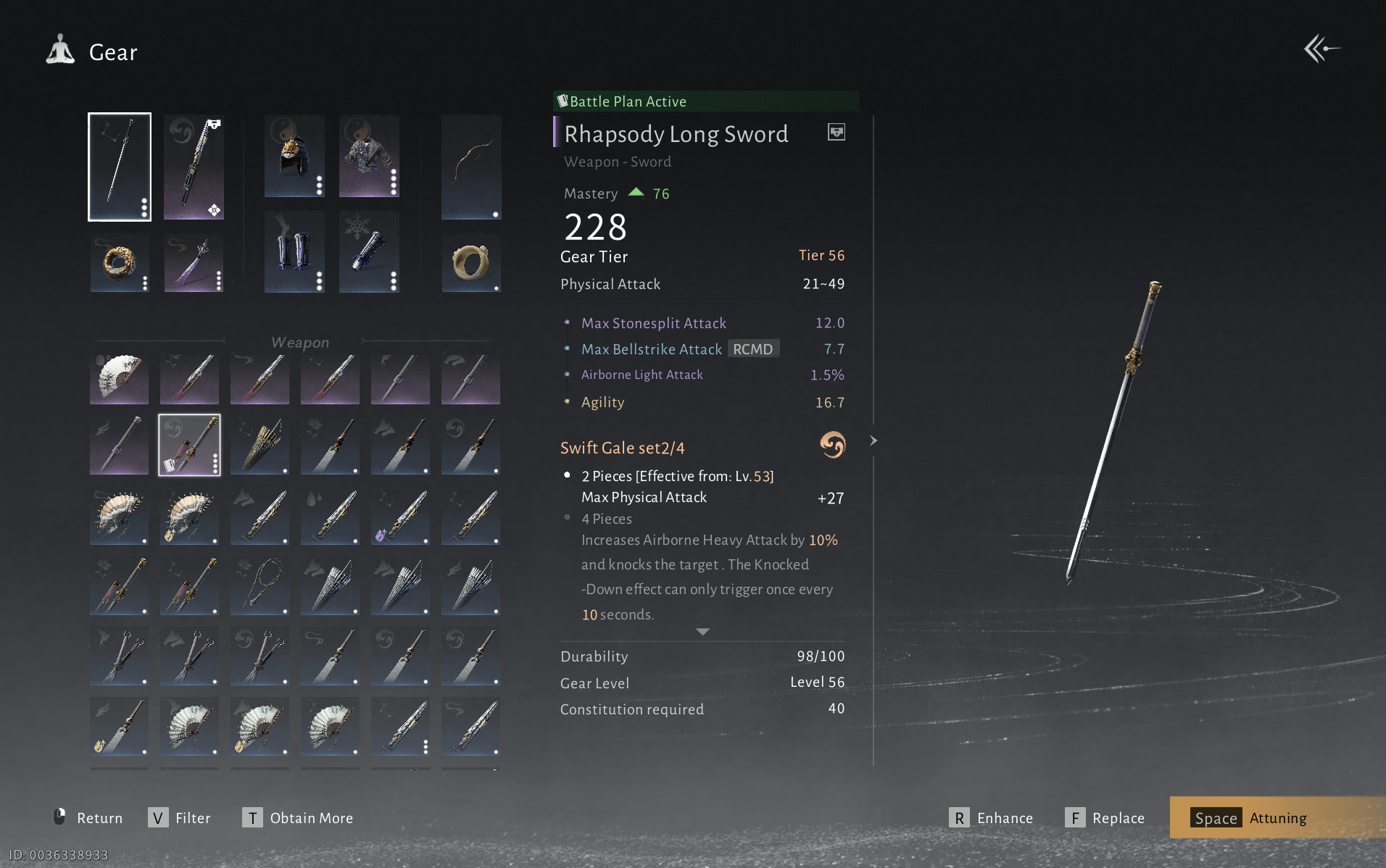Go back using the top-right arrow
The image size is (1386, 868).
pos(1321,49)
